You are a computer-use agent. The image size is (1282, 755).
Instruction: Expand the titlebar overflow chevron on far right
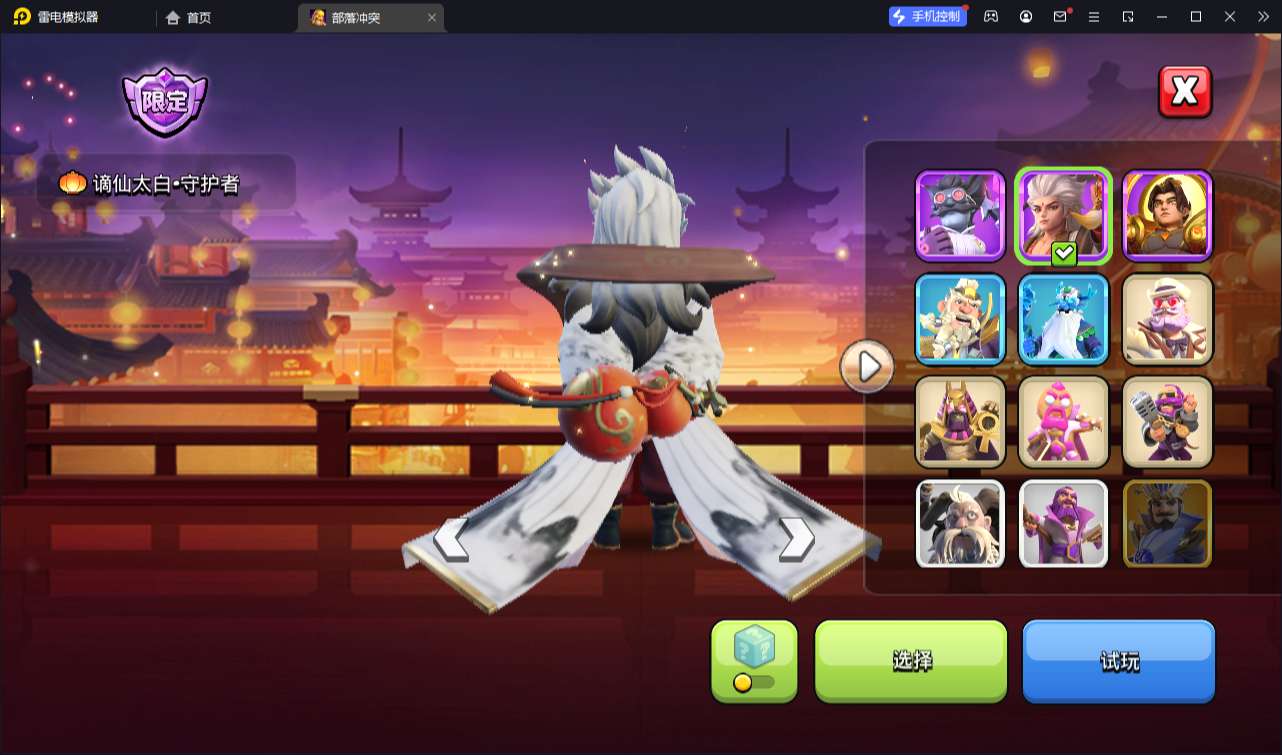[x=1266, y=17]
